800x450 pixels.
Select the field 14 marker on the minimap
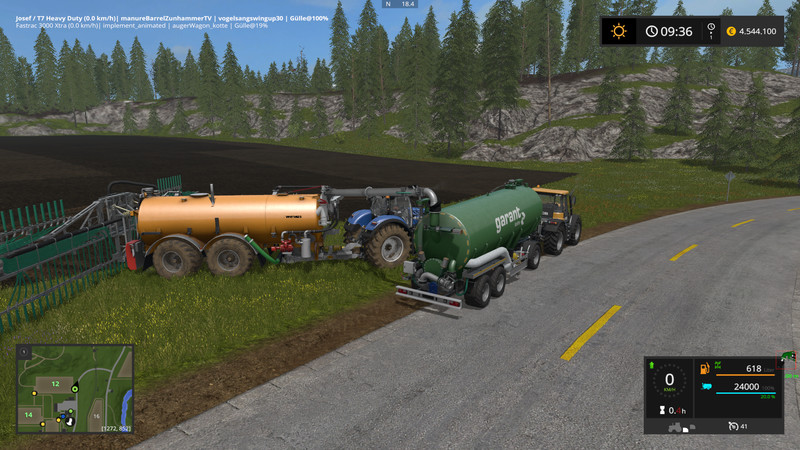29,414
